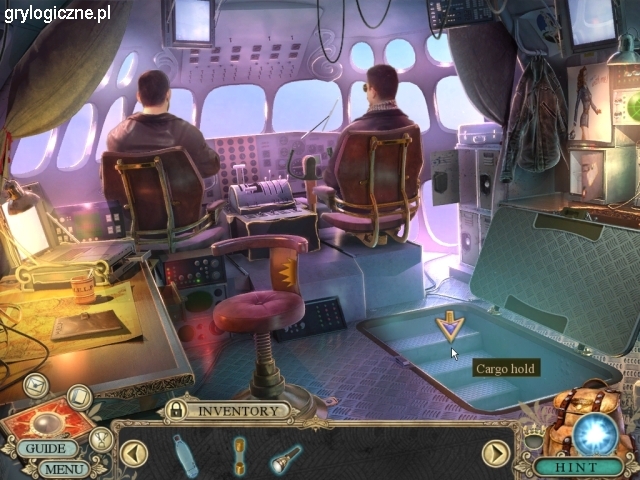Screen dimensions: 640x480
Task: Choose the flashlight inventory item
Action: (x=284, y=458)
